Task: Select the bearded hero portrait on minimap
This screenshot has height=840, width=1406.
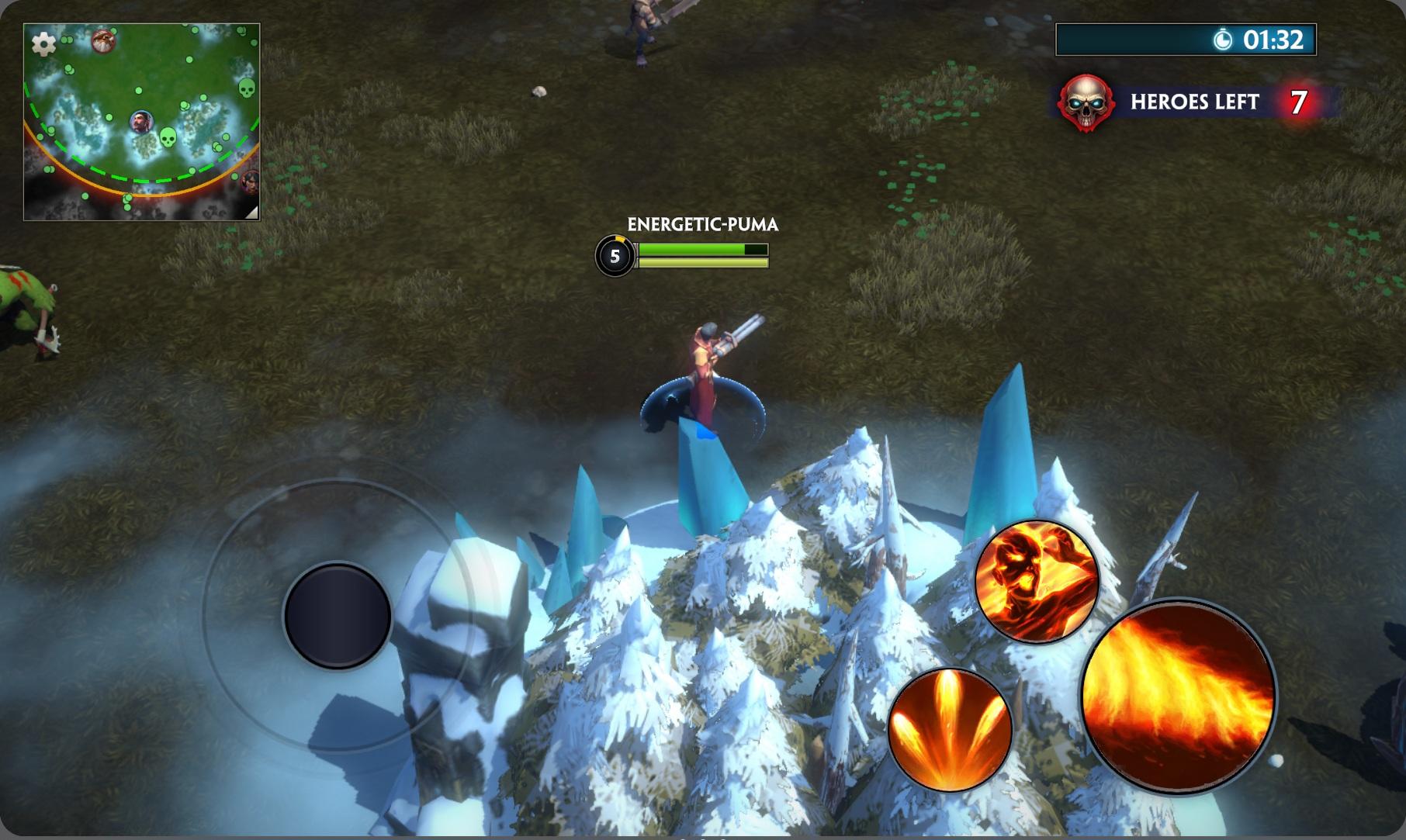Action: click(x=140, y=122)
